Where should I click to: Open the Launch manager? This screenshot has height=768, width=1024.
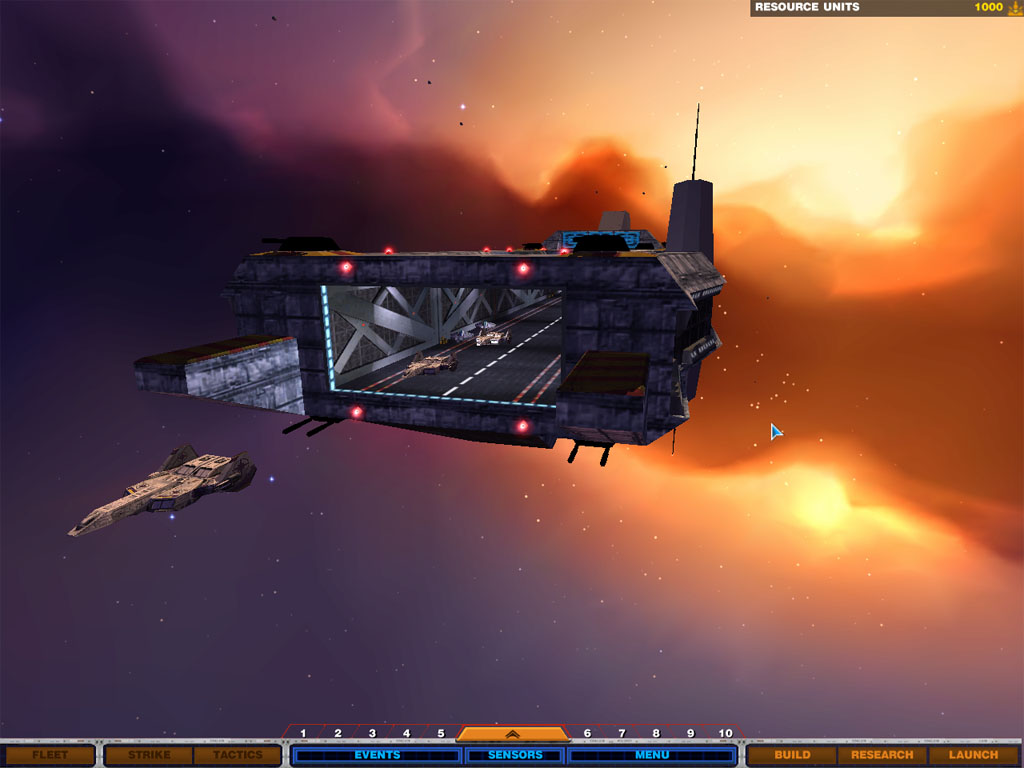973,755
